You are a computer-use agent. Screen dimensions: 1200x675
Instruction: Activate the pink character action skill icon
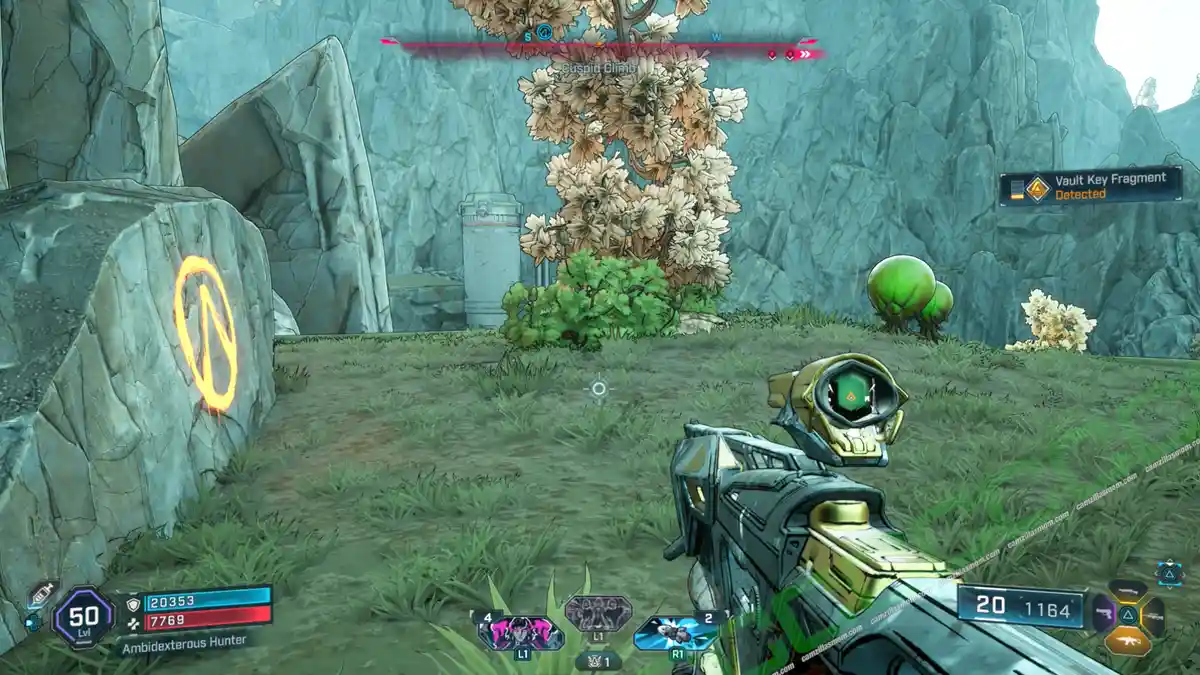(x=520, y=631)
